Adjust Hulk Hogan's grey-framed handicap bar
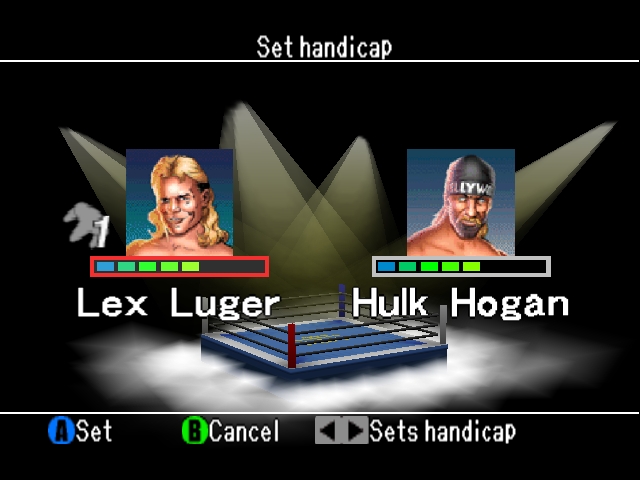This screenshot has width=640, height=480. [x=461, y=266]
